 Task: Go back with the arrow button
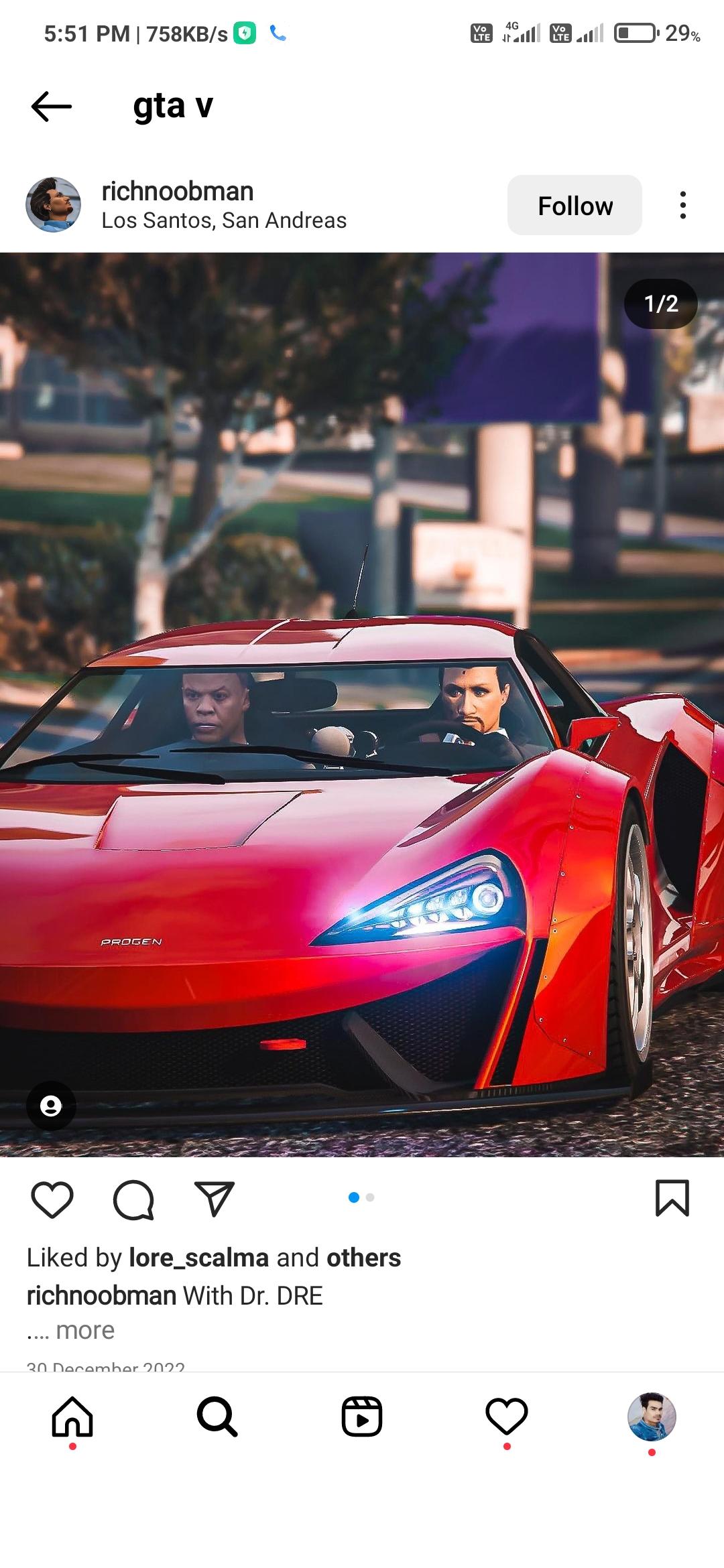pos(52,106)
